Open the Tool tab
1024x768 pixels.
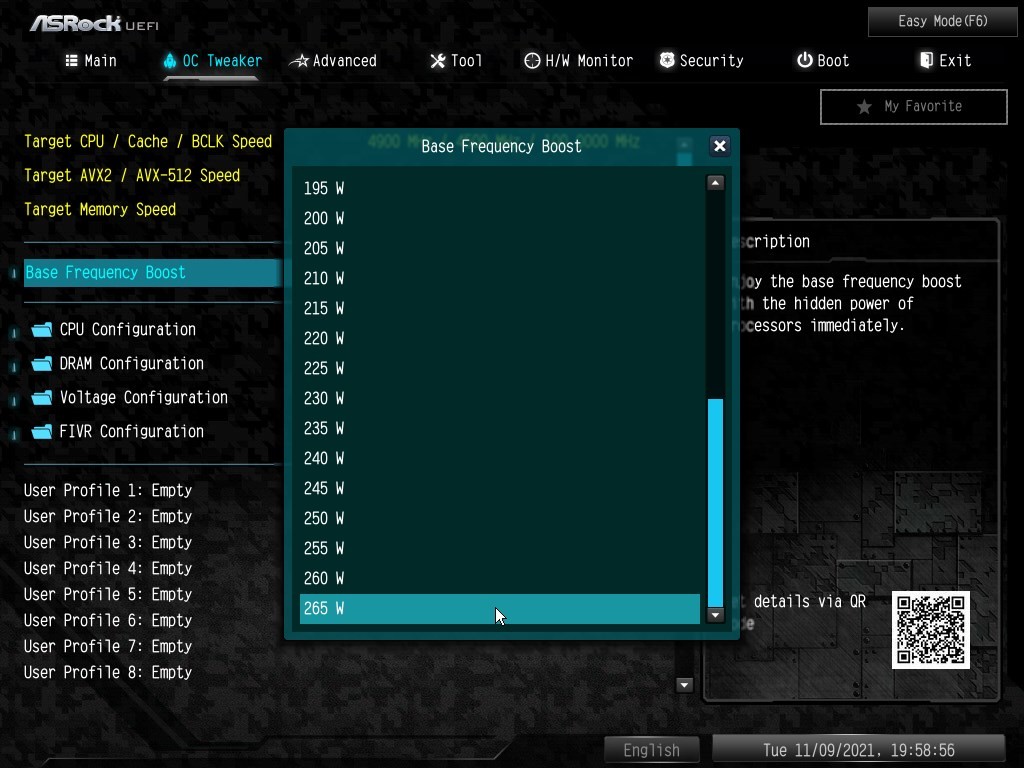pos(456,61)
